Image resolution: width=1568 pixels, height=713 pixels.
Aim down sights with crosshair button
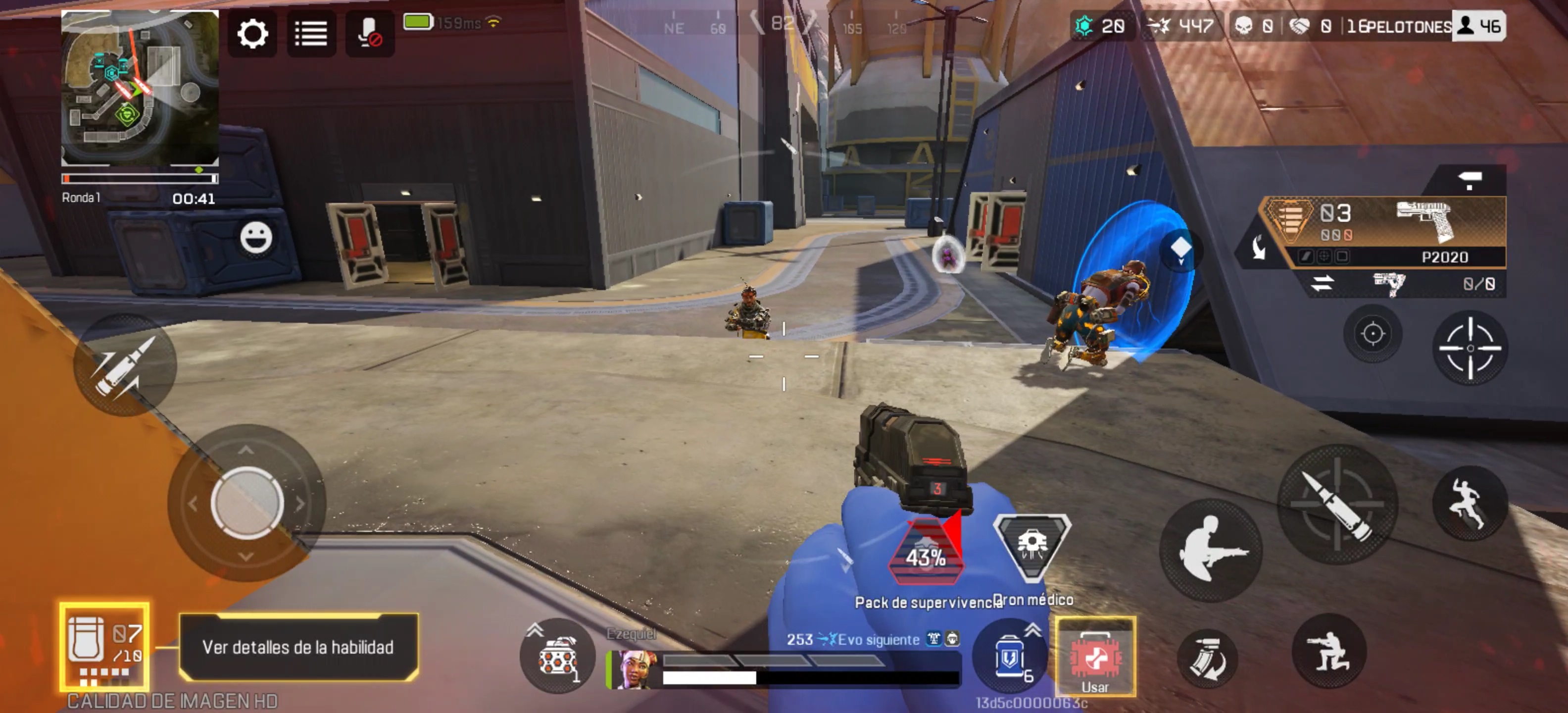pos(1470,348)
